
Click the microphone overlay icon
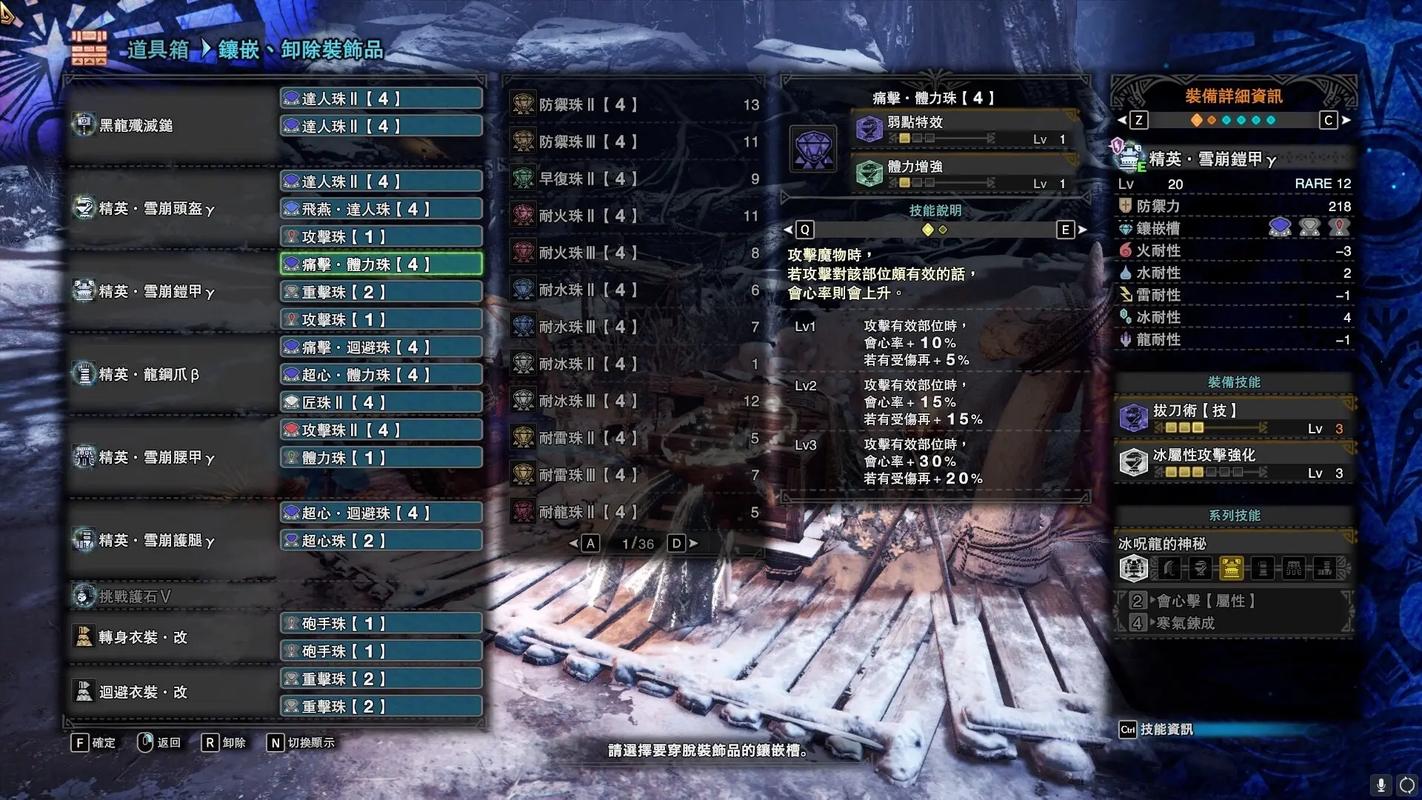click(1381, 785)
